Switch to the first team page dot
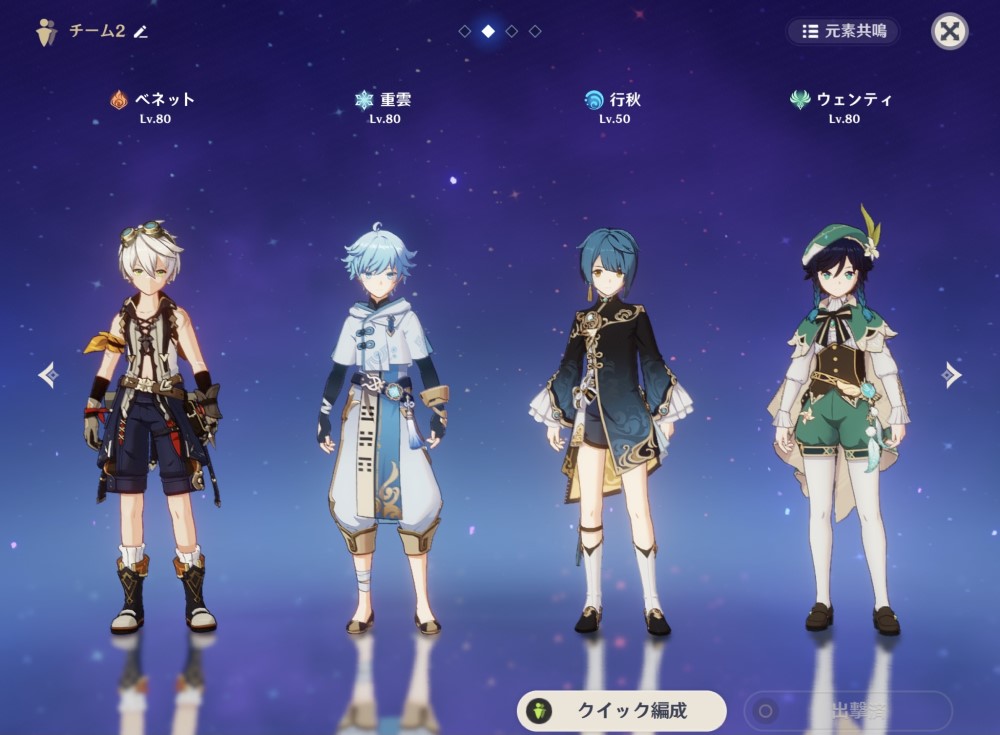Viewport: 1000px width, 735px height. (x=464, y=31)
